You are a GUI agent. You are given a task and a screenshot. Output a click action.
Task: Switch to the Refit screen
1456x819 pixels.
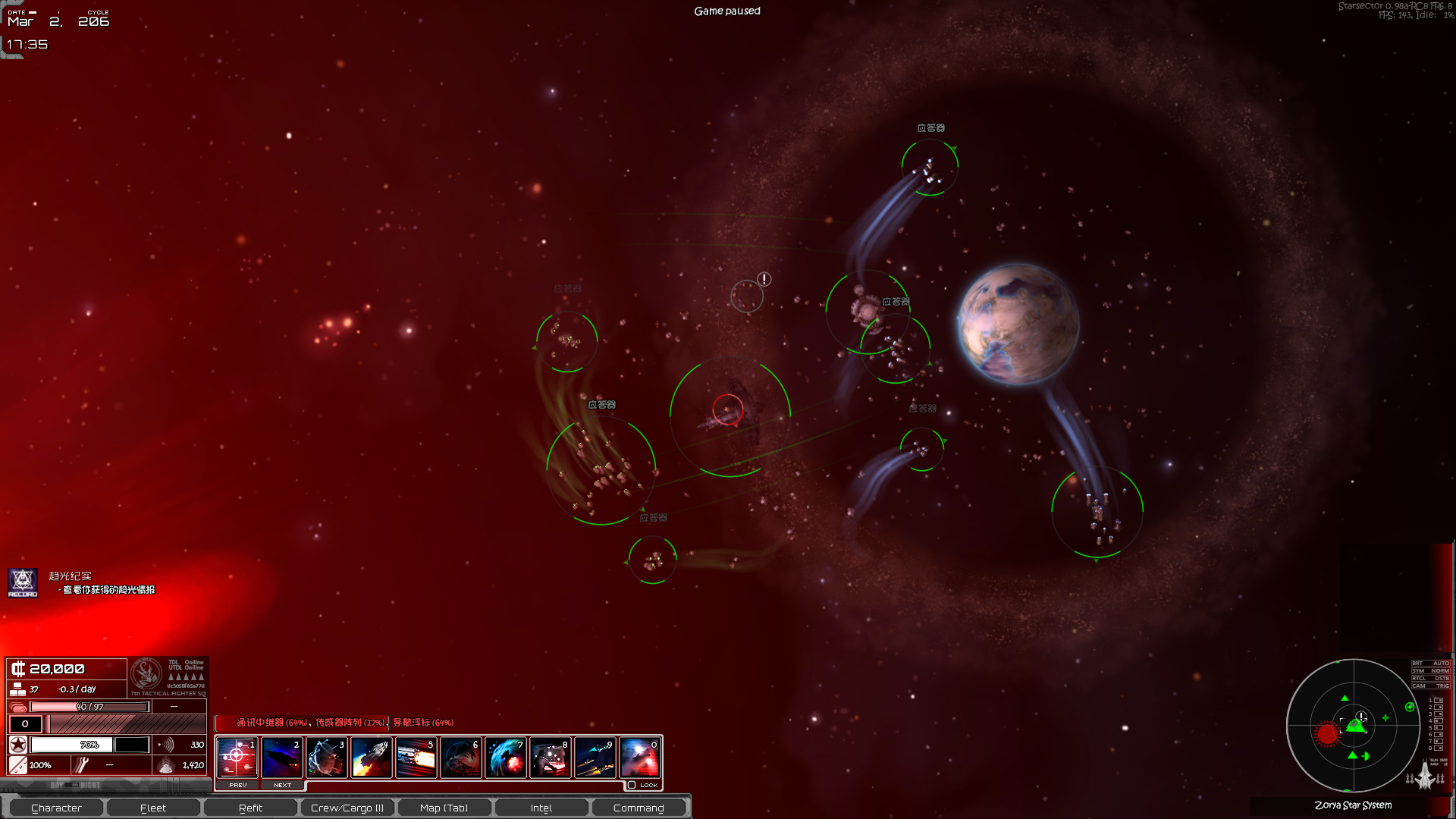[x=250, y=808]
